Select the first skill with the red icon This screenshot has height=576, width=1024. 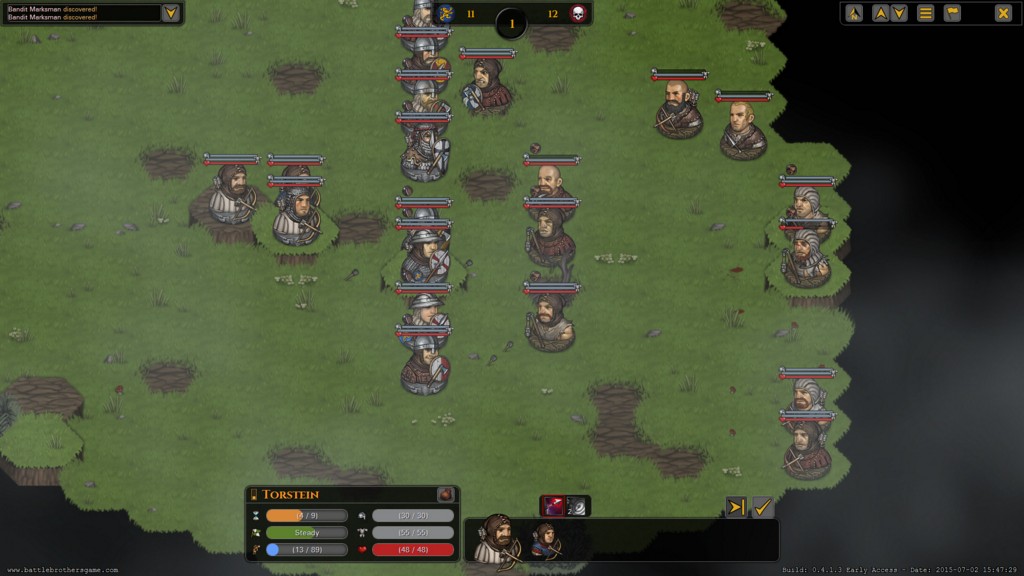click(553, 507)
